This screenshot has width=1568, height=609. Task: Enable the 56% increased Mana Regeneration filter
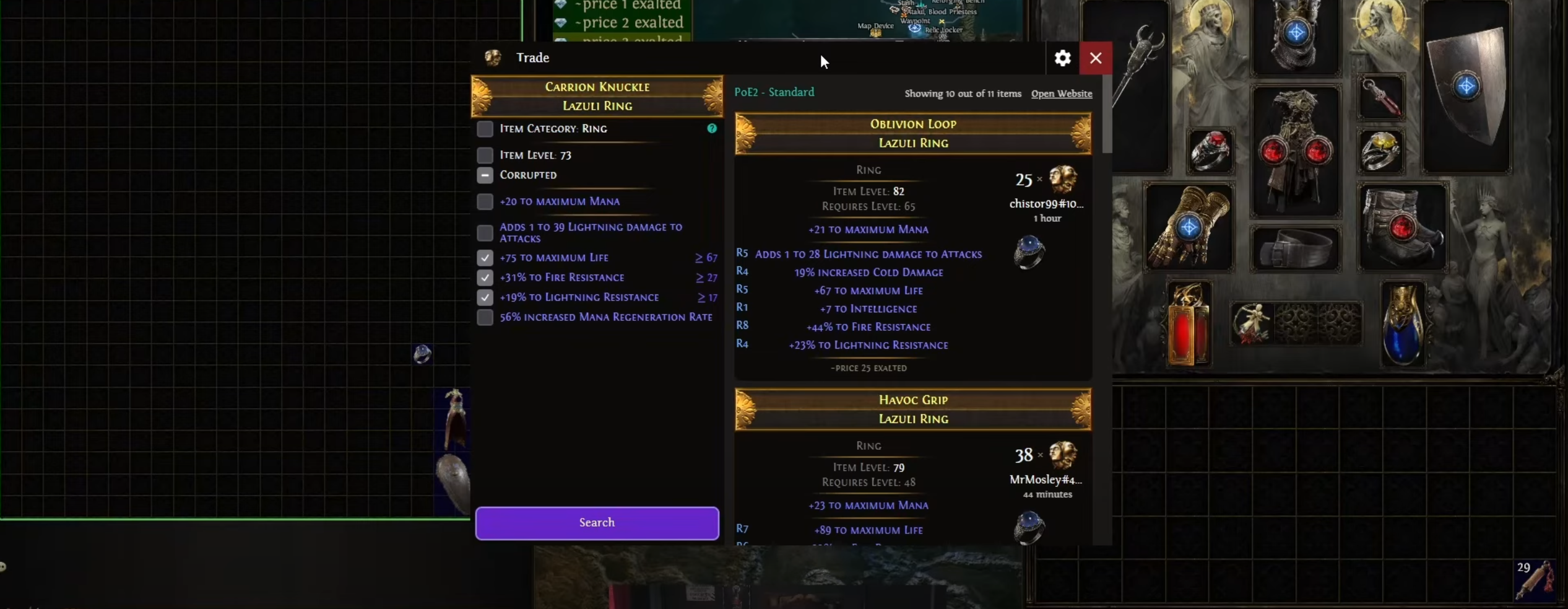pos(485,317)
